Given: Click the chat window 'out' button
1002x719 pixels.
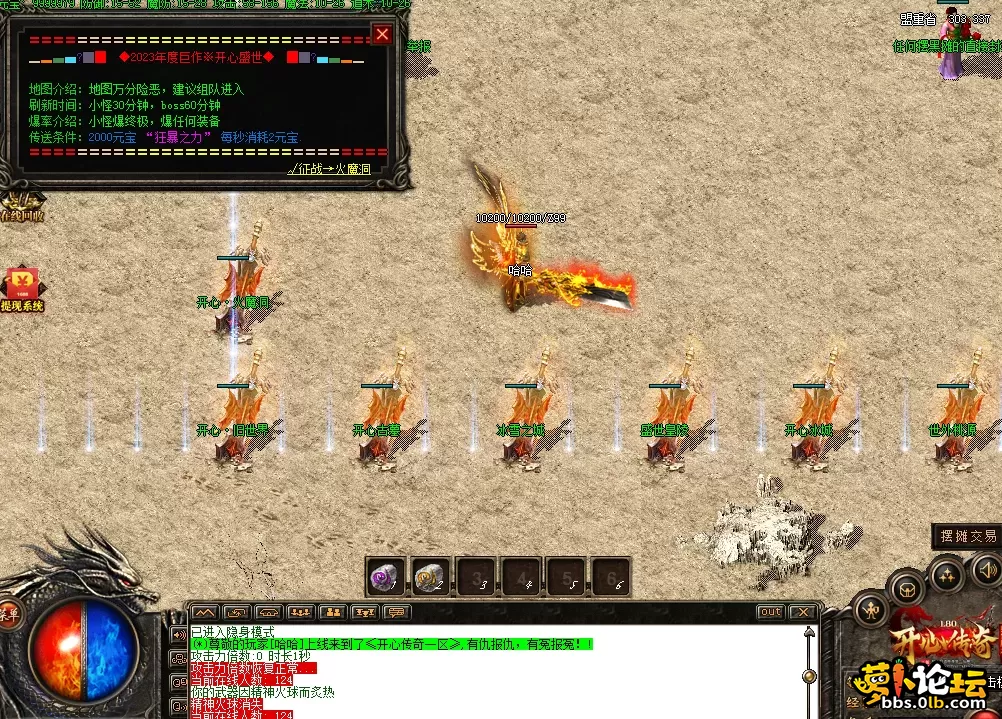Looking at the screenshot, I should tap(770, 612).
